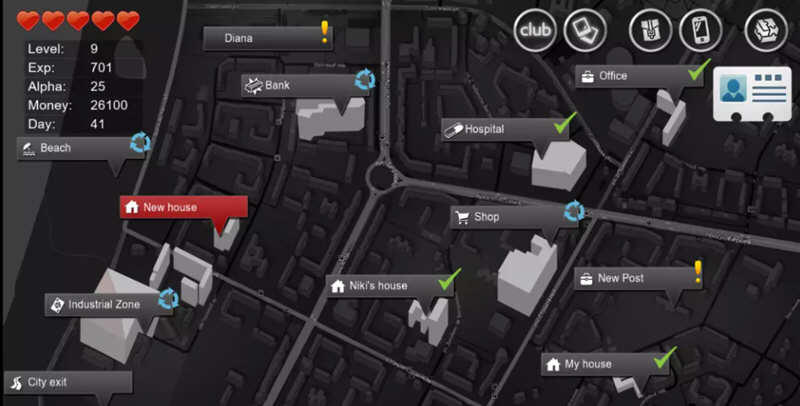Viewport: 800px width, 406px height.
Task: Open the Shop location
Action: (x=509, y=217)
